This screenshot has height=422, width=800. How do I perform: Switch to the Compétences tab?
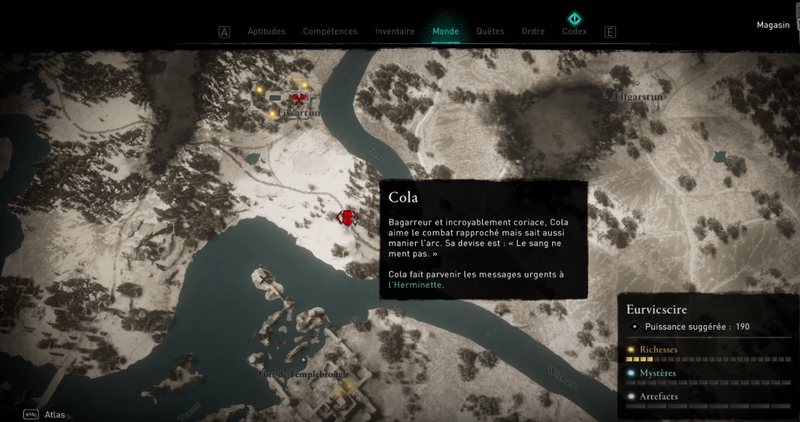[x=330, y=31]
